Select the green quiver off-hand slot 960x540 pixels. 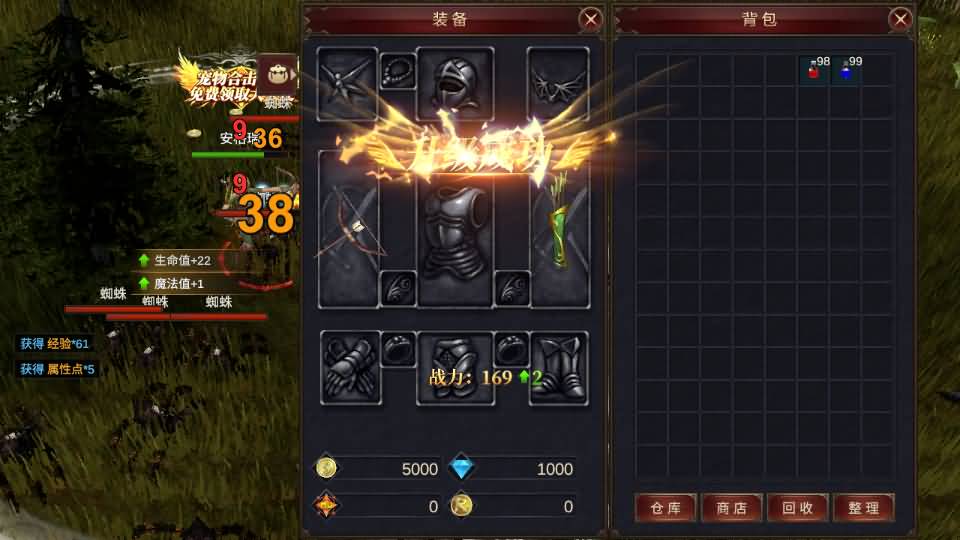559,228
